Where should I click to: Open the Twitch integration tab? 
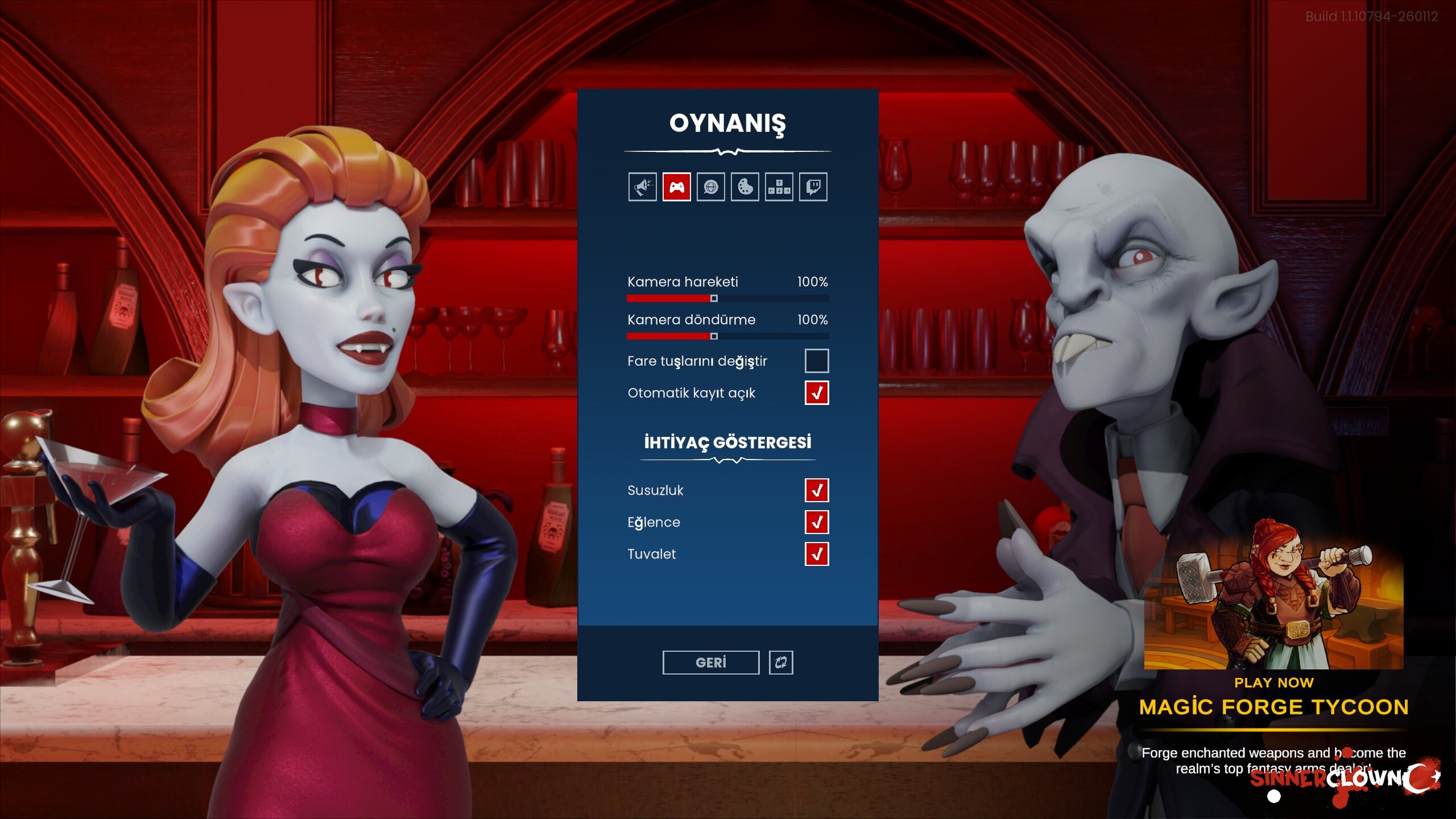[x=813, y=187]
